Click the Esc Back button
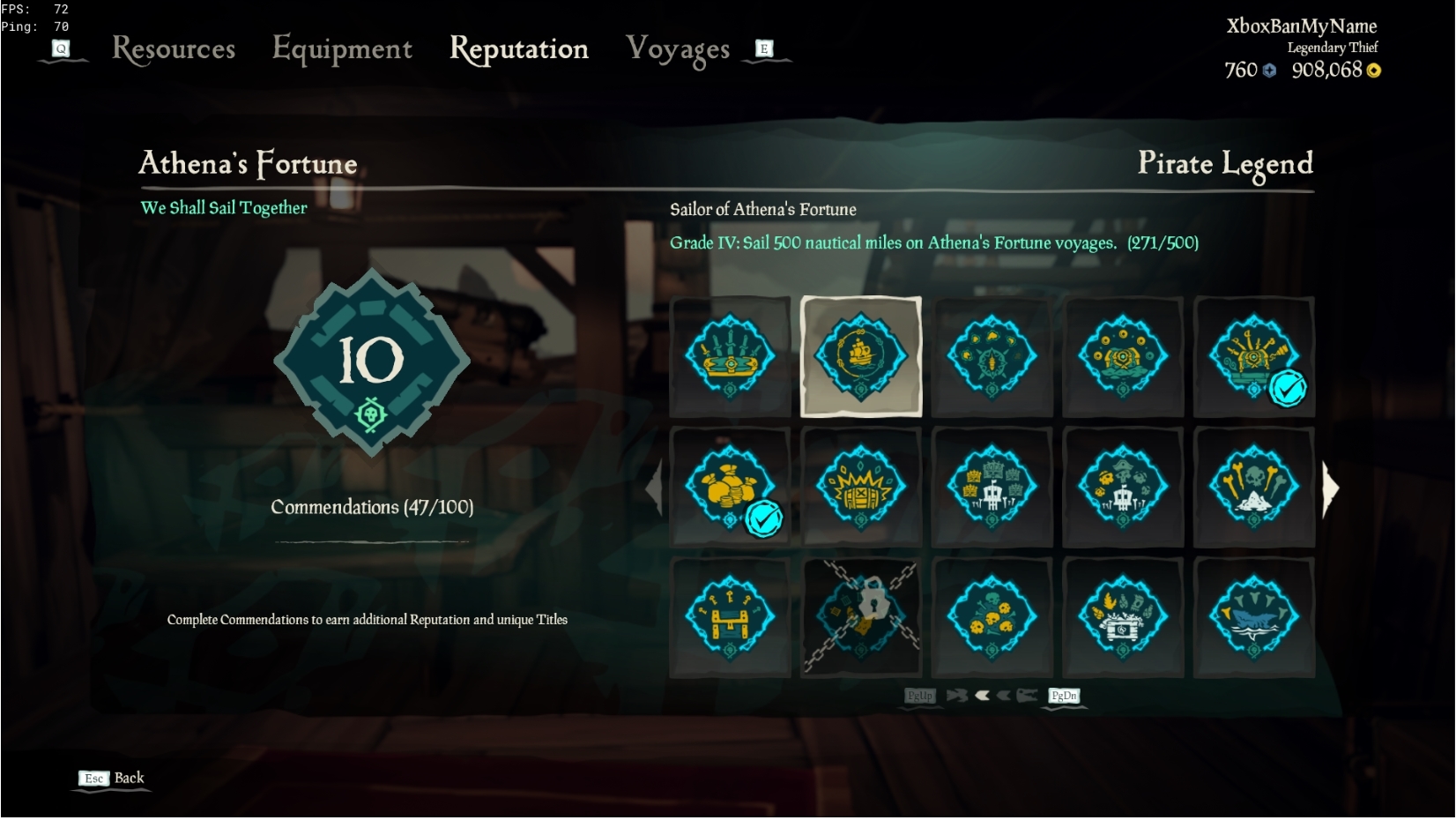The height and width of the screenshot is (820, 1456). (x=110, y=779)
